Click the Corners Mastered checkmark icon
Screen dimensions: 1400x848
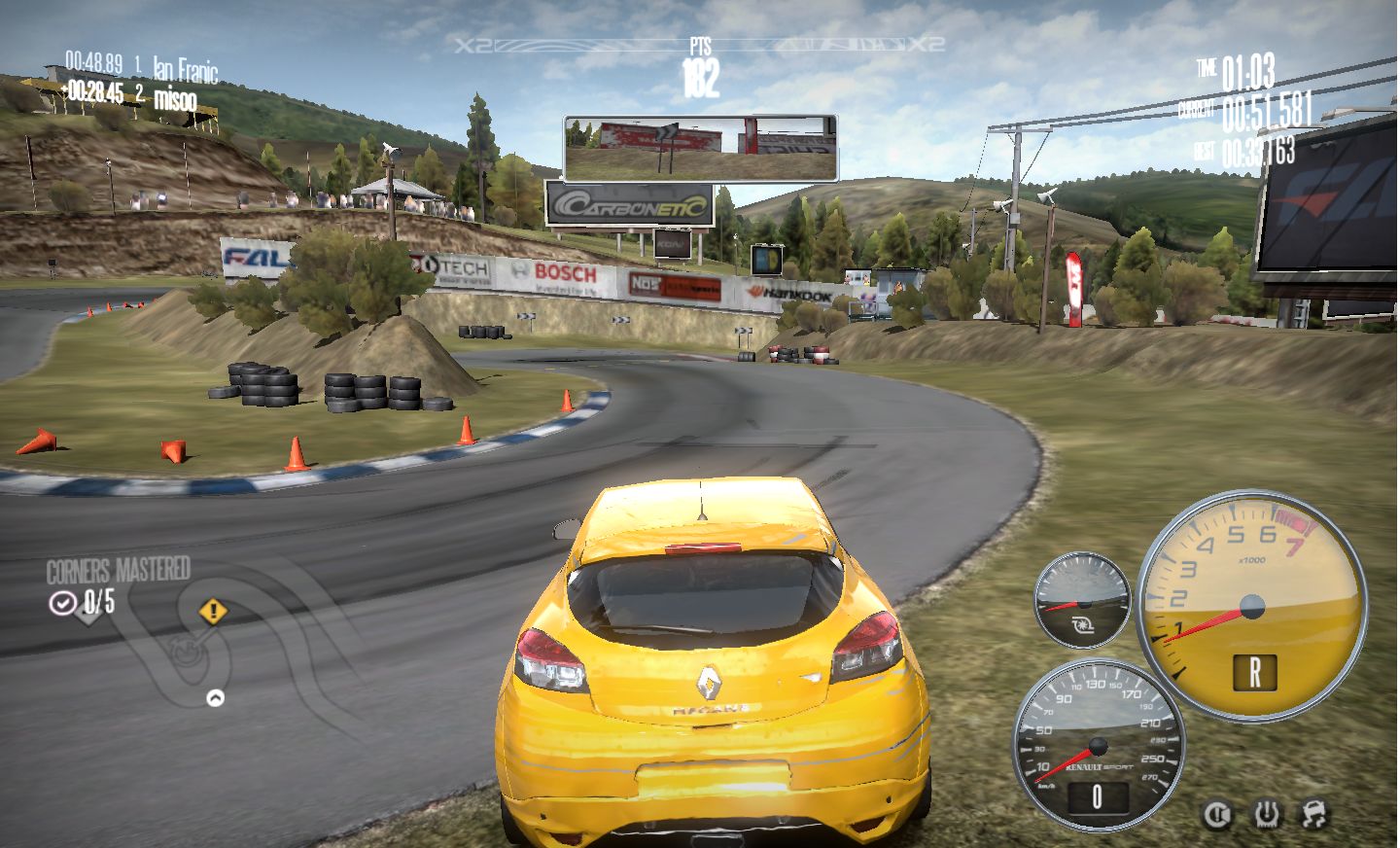62,604
